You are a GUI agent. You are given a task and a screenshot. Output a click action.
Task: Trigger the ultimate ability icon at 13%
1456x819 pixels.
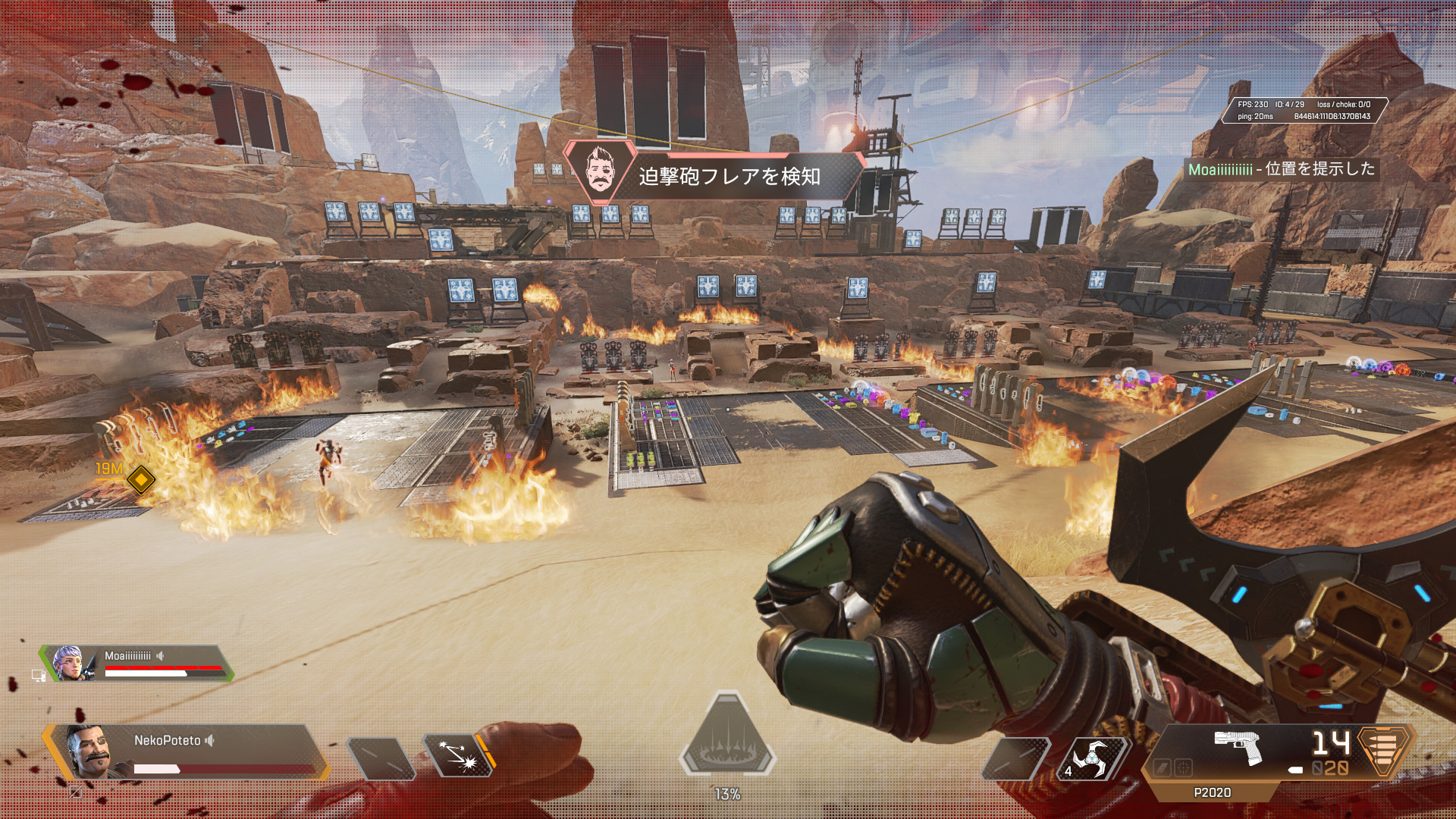tap(727, 739)
